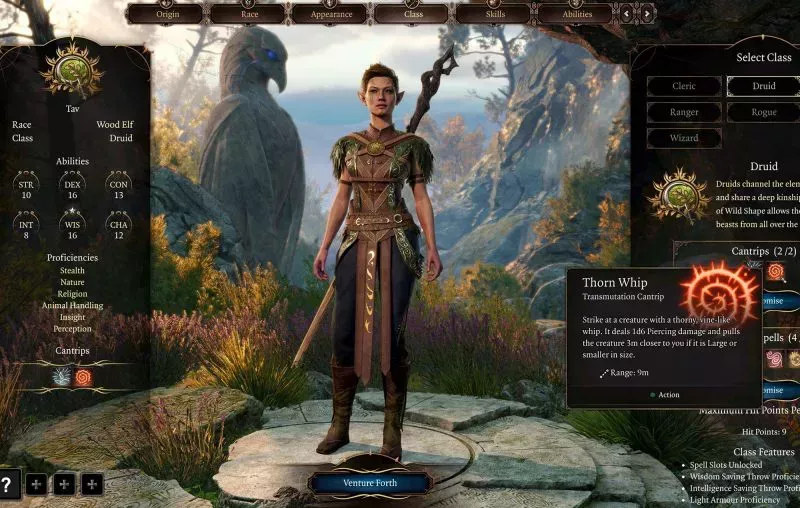The image size is (800, 508).
Task: Switch to the Abilities tab
Action: coord(575,14)
